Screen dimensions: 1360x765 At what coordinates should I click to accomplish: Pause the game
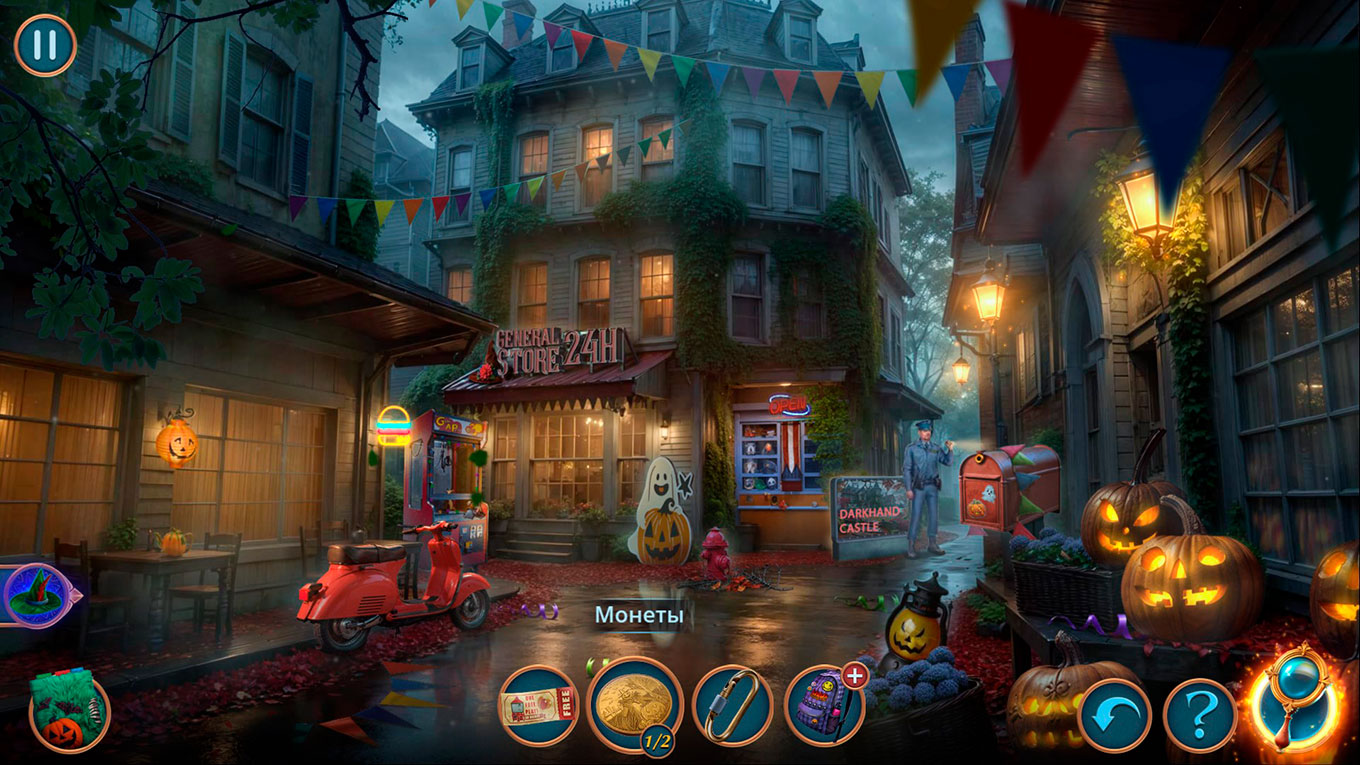pyautogui.click(x=45, y=45)
